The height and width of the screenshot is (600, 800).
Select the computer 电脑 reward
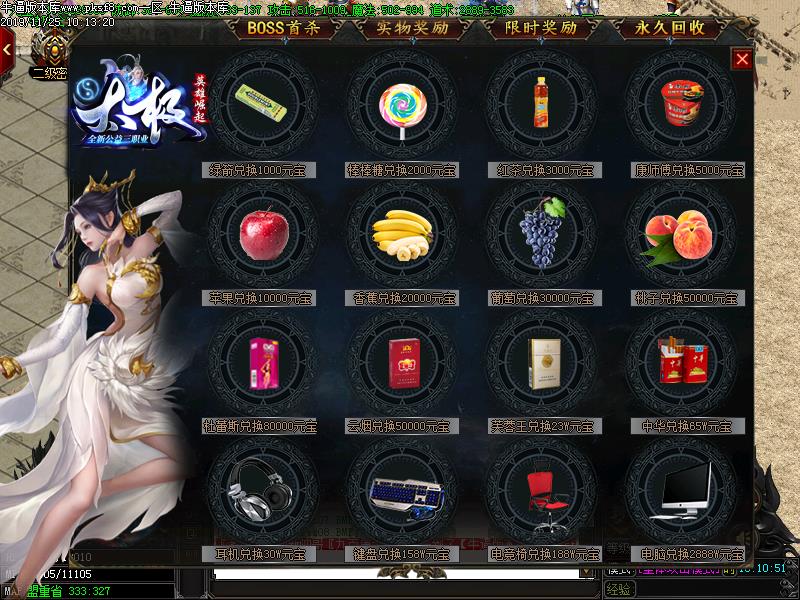pyautogui.click(x=680, y=494)
